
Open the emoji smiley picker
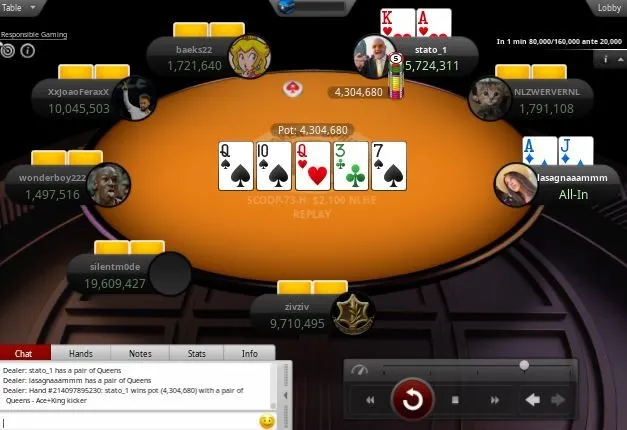(267, 422)
